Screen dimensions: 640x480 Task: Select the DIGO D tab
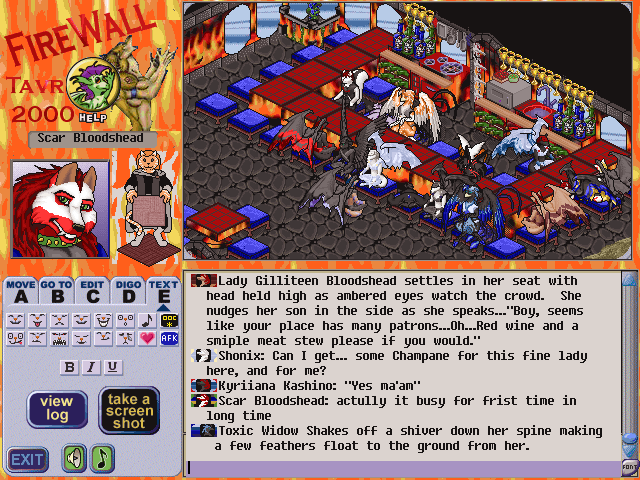128,290
